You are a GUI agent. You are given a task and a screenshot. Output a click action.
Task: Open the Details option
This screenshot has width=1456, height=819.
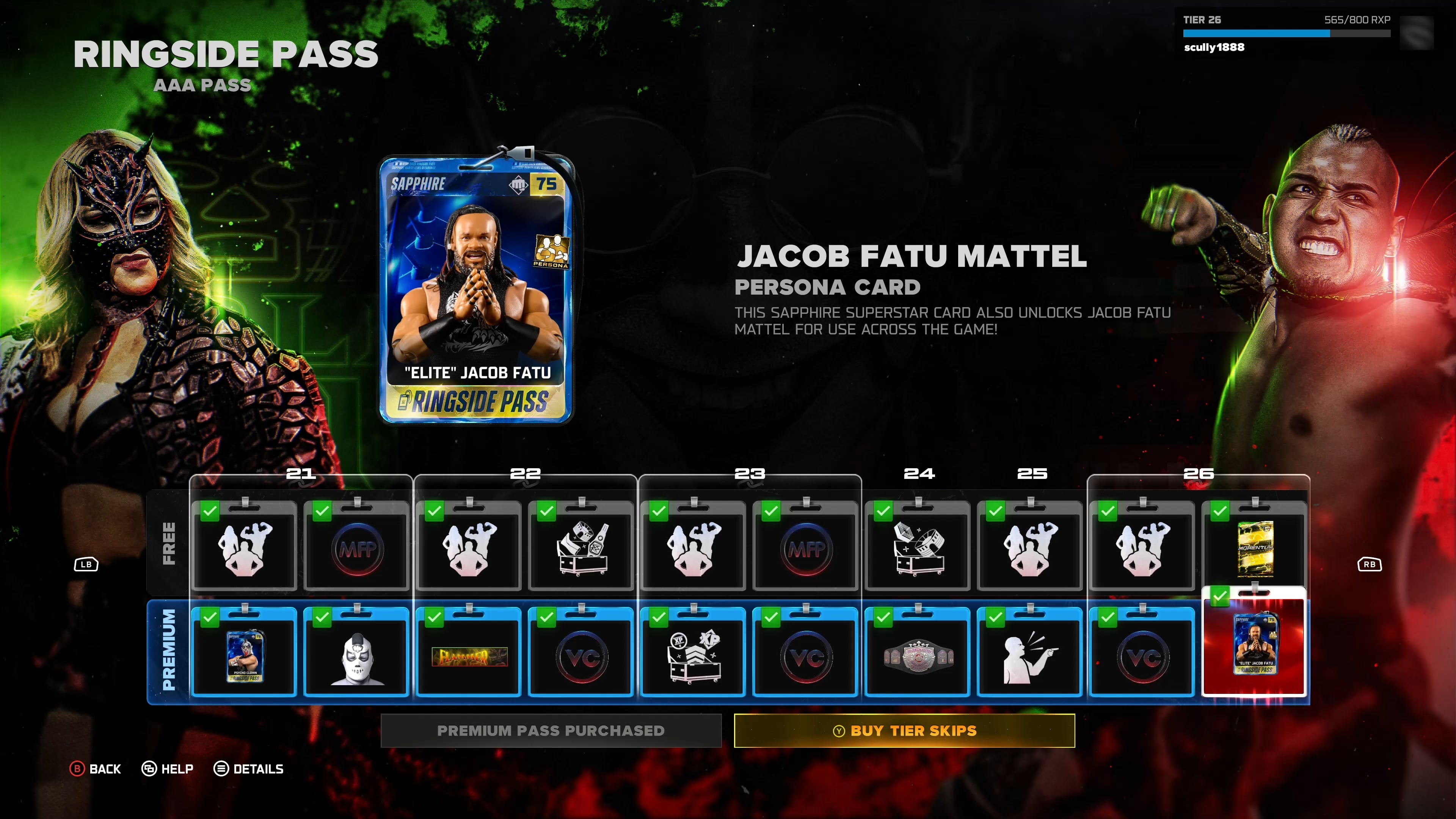[249, 769]
